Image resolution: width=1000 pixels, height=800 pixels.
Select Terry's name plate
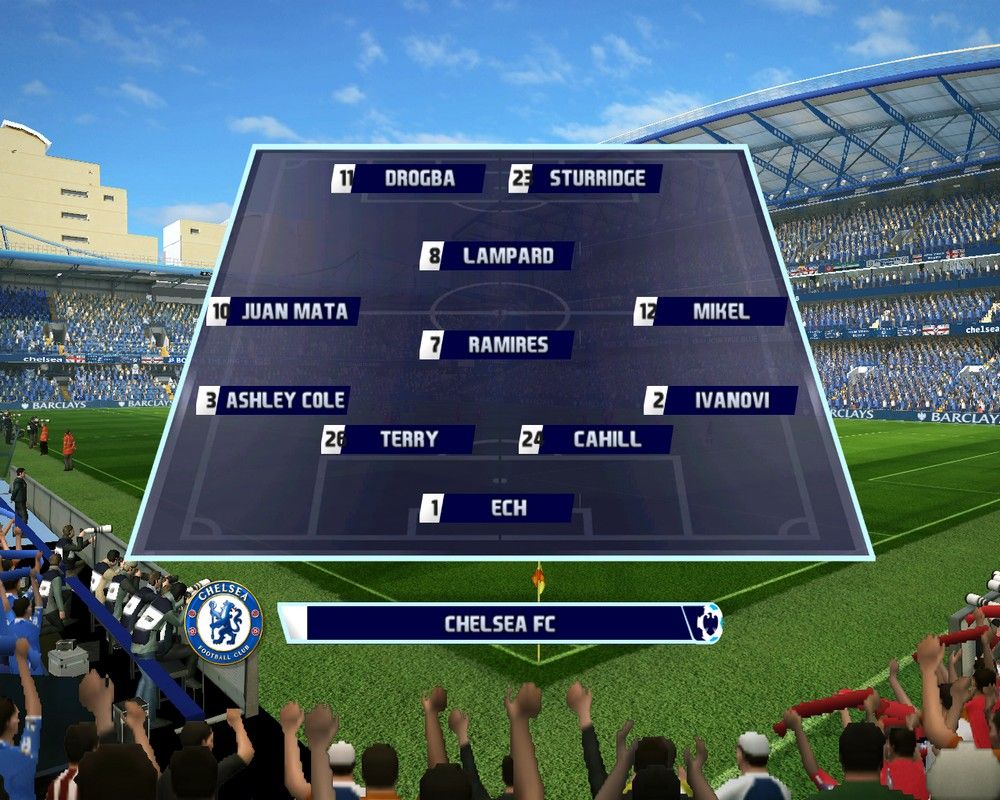pyautogui.click(x=398, y=439)
